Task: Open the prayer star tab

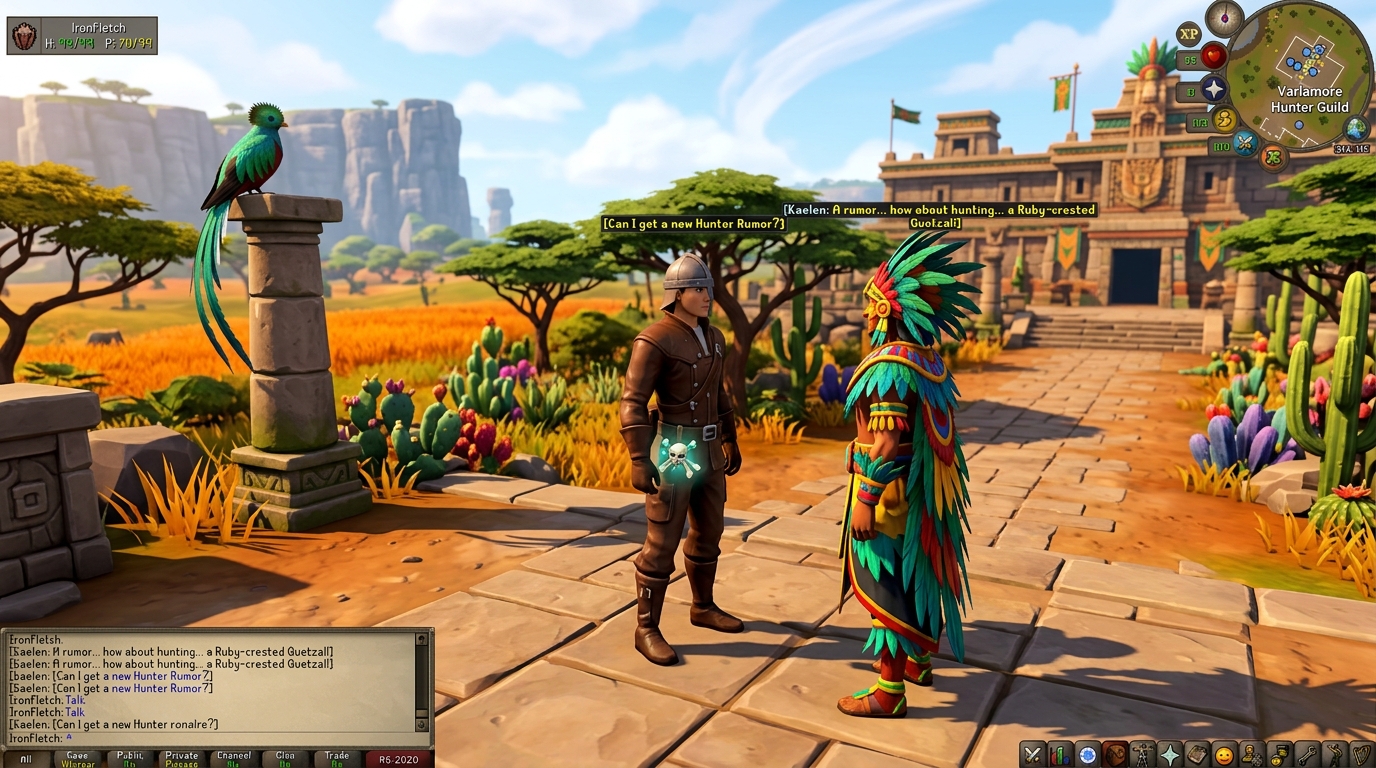Action: tap(1169, 754)
